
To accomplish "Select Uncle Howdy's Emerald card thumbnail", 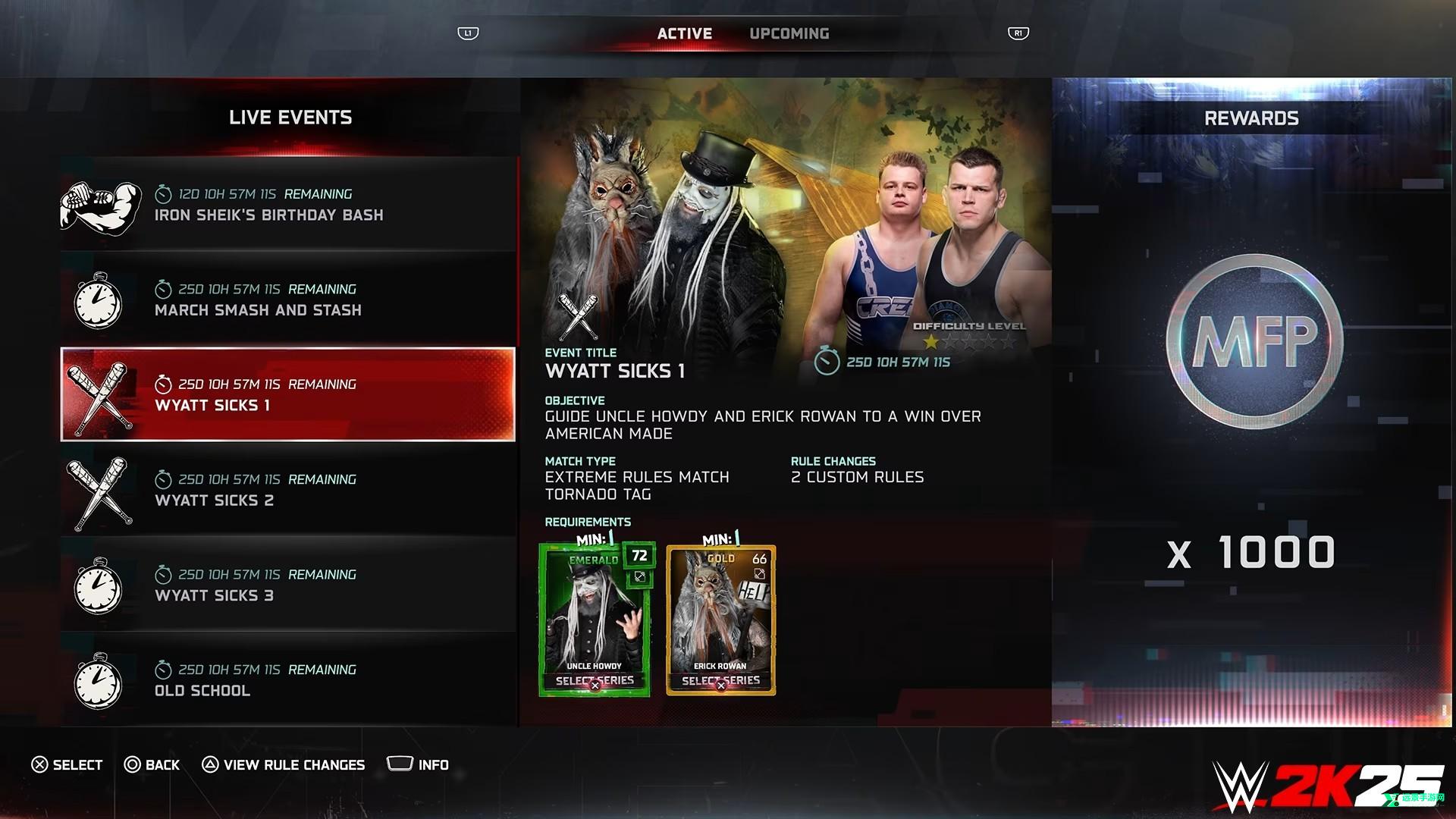I will (594, 614).
